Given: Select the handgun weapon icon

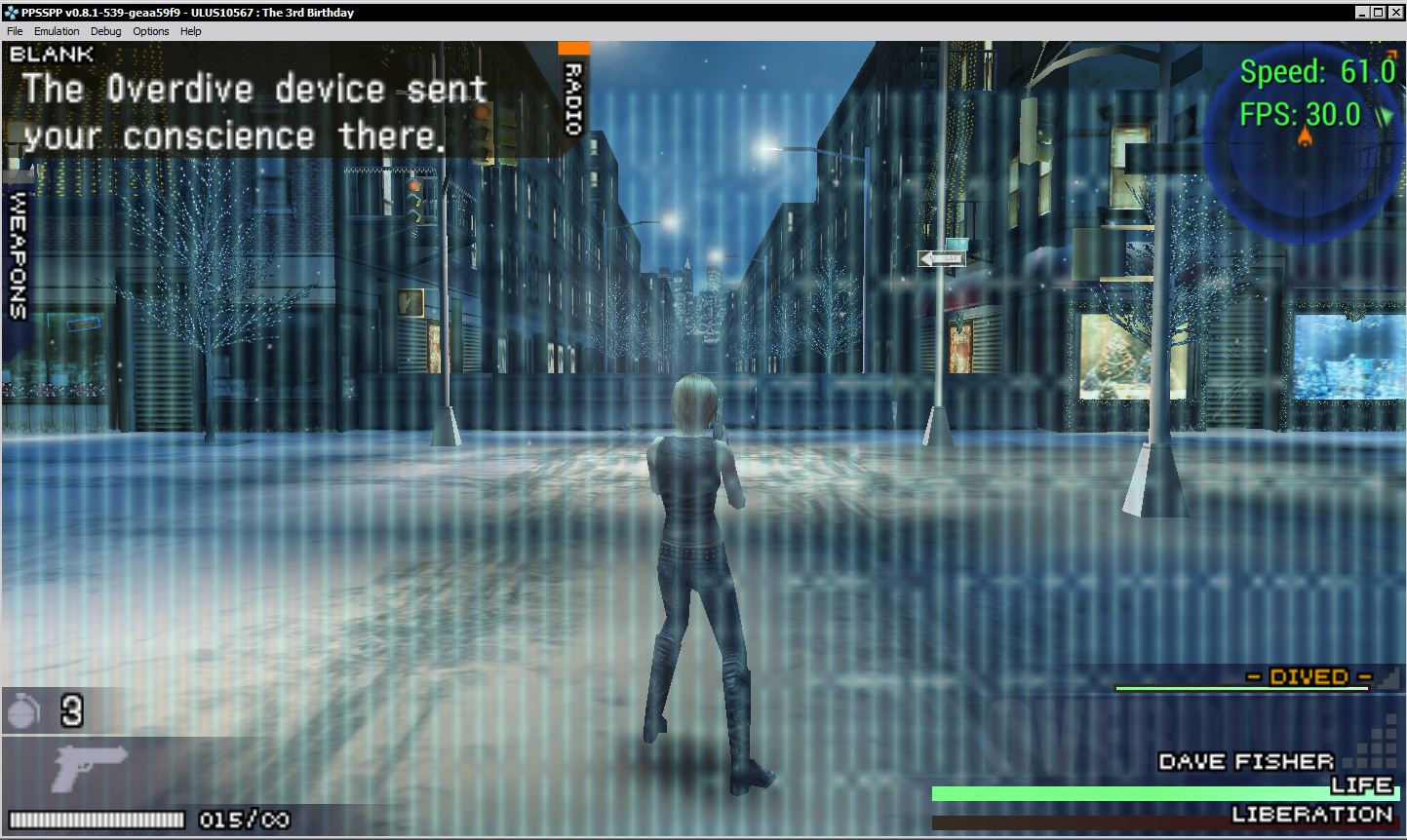Looking at the screenshot, I should click(90, 767).
